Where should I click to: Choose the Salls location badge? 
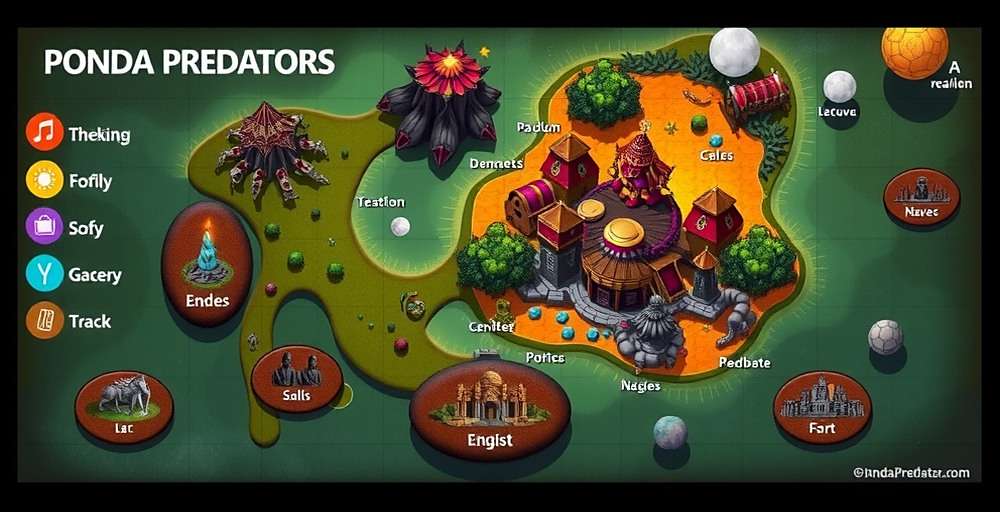click(297, 378)
